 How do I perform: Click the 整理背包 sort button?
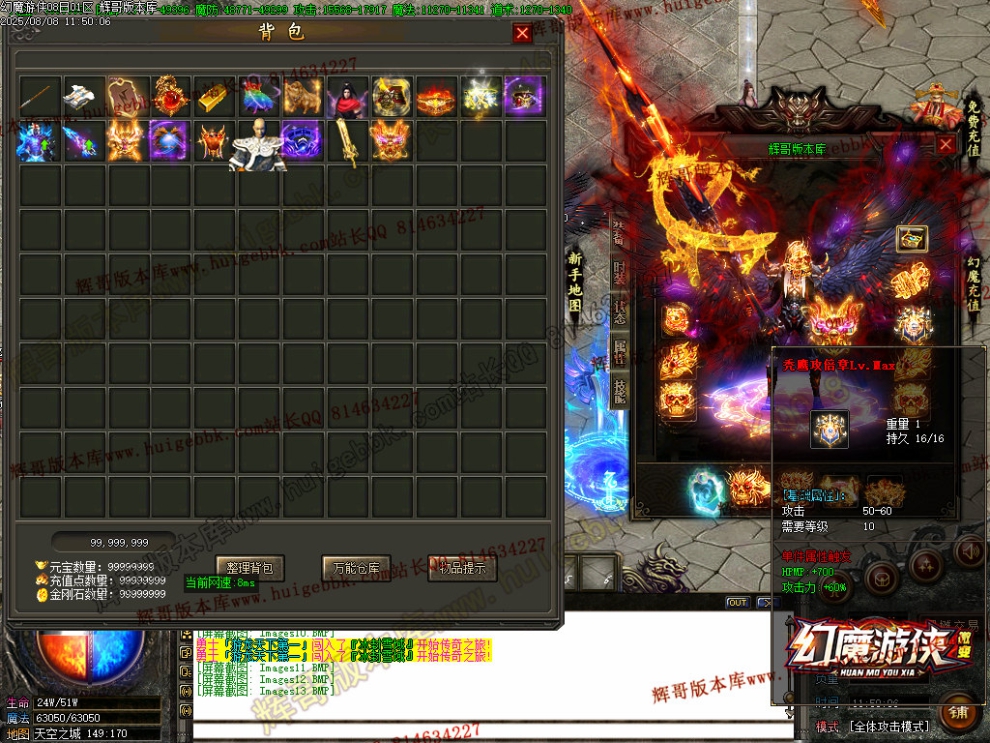click(250, 568)
